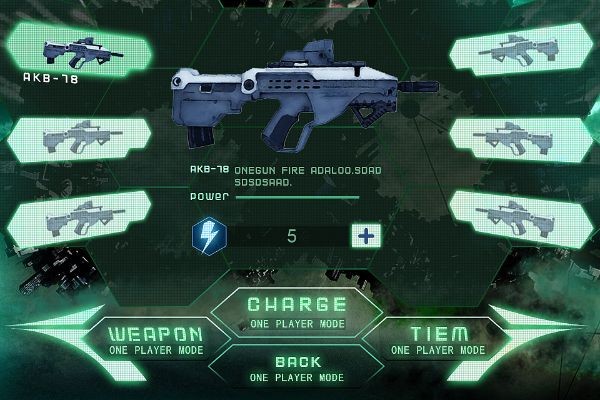
Task: Open the TIEM menu
Action: click(438, 339)
